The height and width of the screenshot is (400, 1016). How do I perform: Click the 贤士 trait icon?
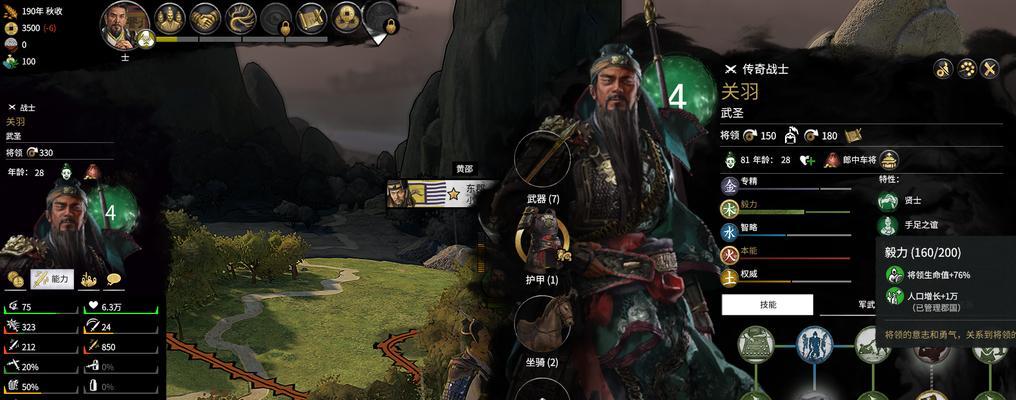pyautogui.click(x=886, y=200)
